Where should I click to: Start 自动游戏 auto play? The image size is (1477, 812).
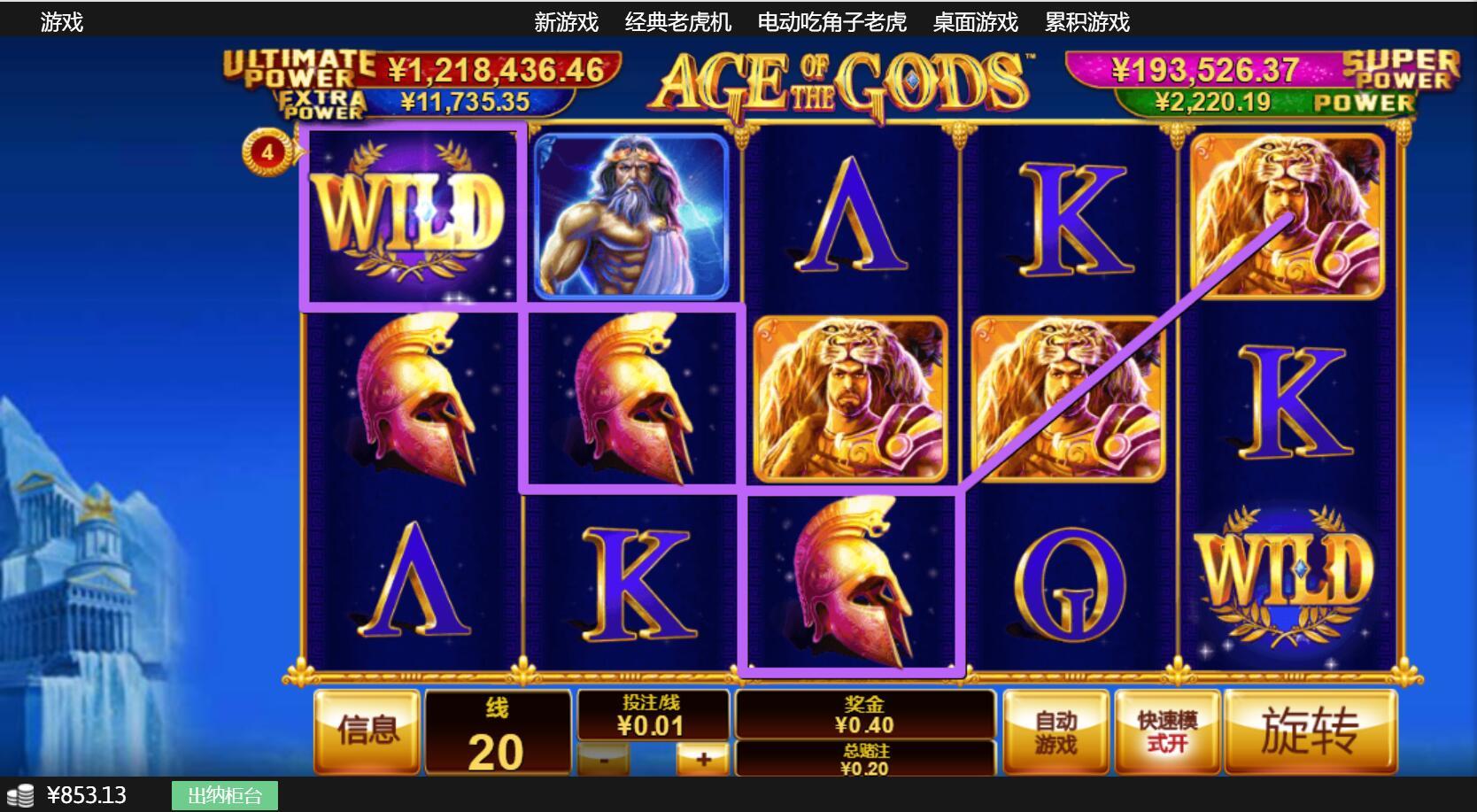click(1056, 731)
